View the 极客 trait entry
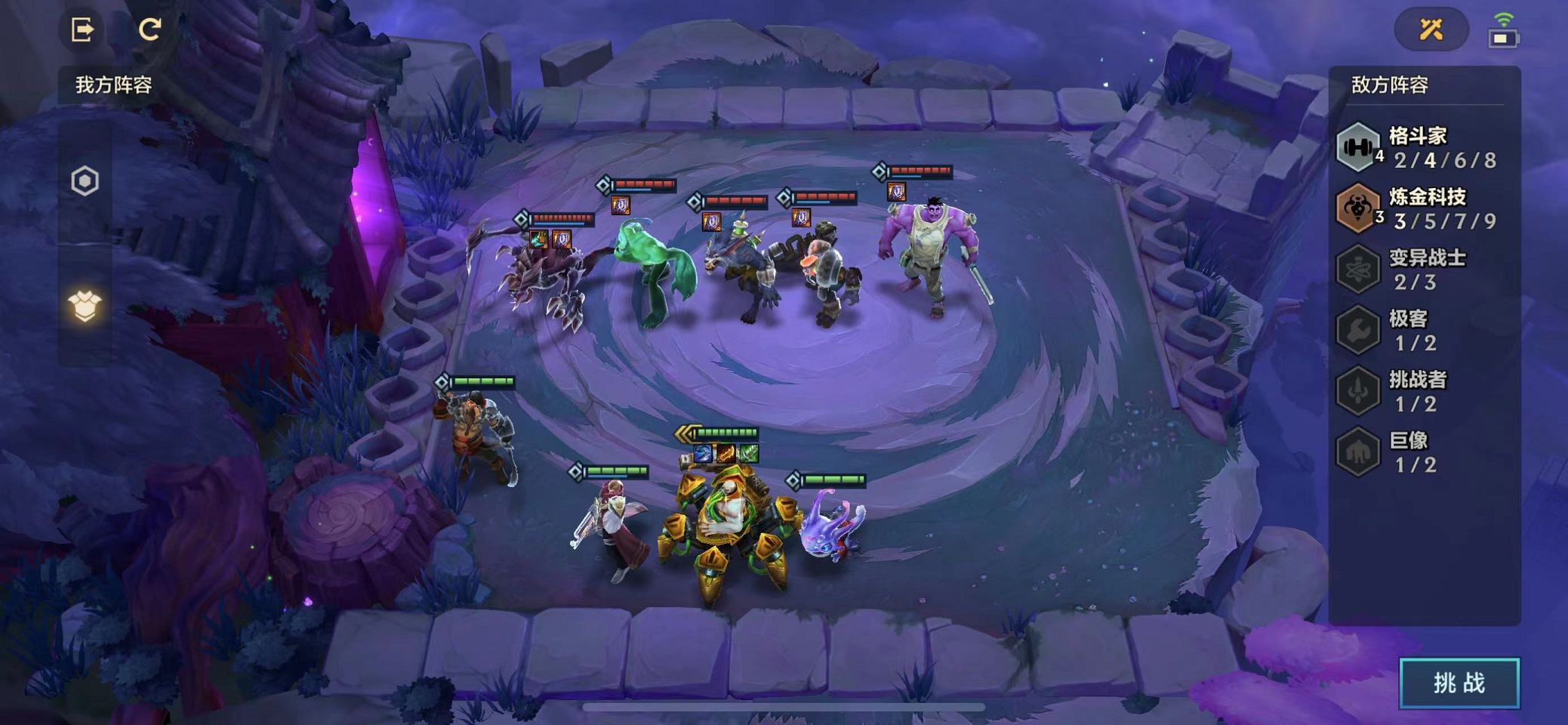 tap(1418, 330)
